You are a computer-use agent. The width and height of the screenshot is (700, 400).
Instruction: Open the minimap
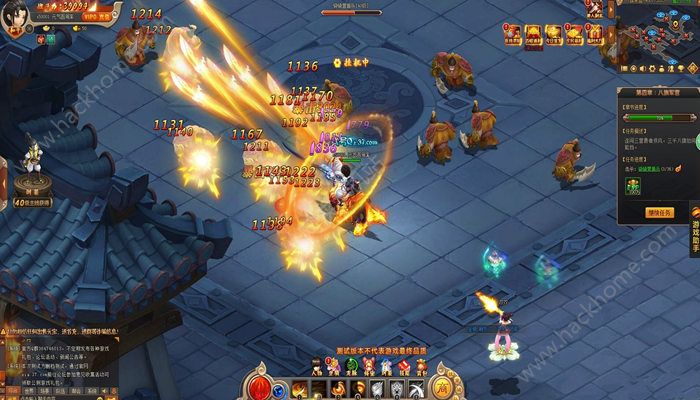click(x=657, y=38)
